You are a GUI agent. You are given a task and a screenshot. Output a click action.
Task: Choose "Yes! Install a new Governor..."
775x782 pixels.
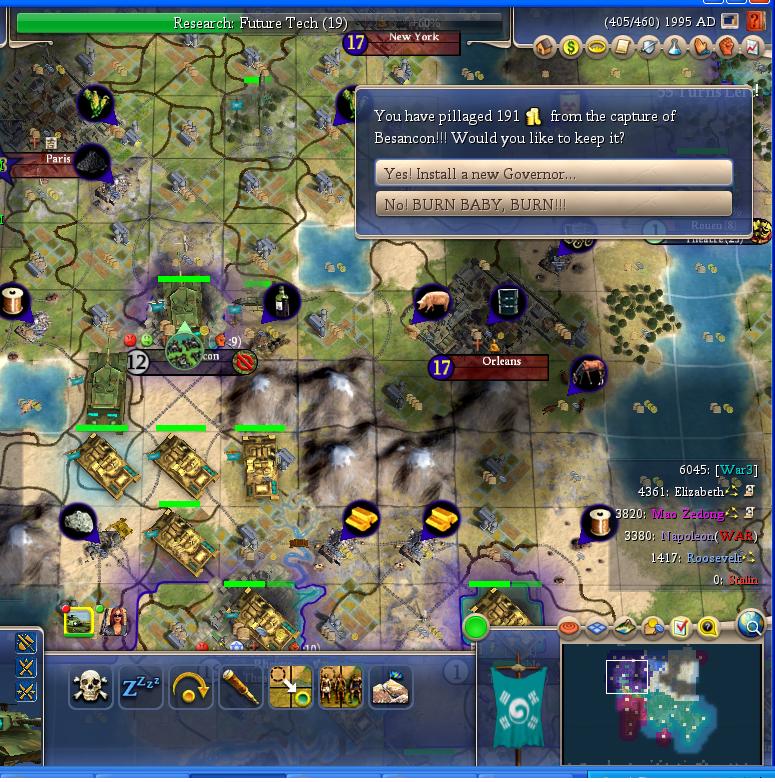[x=553, y=173]
